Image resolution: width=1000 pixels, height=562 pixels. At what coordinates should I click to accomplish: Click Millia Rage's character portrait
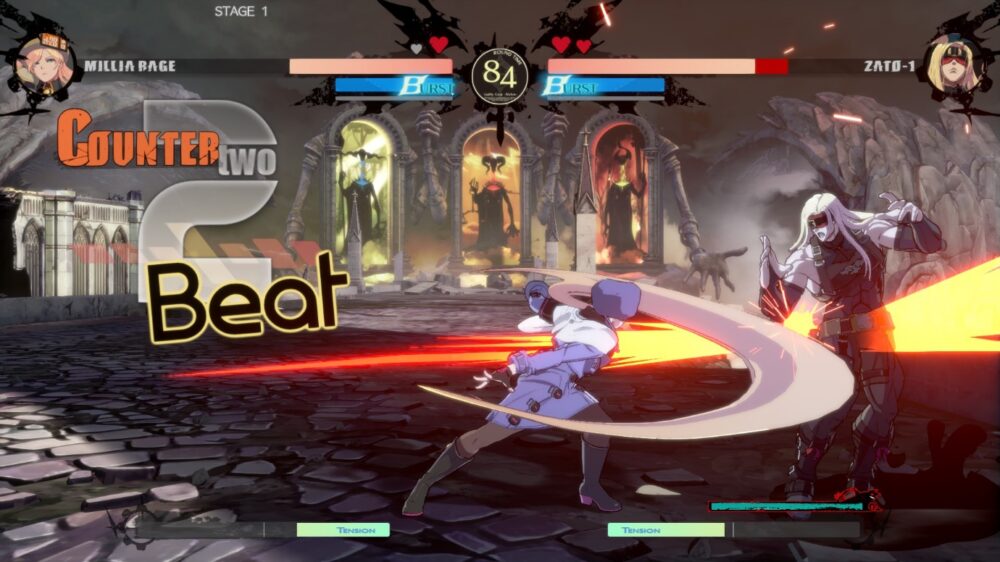(x=44, y=64)
